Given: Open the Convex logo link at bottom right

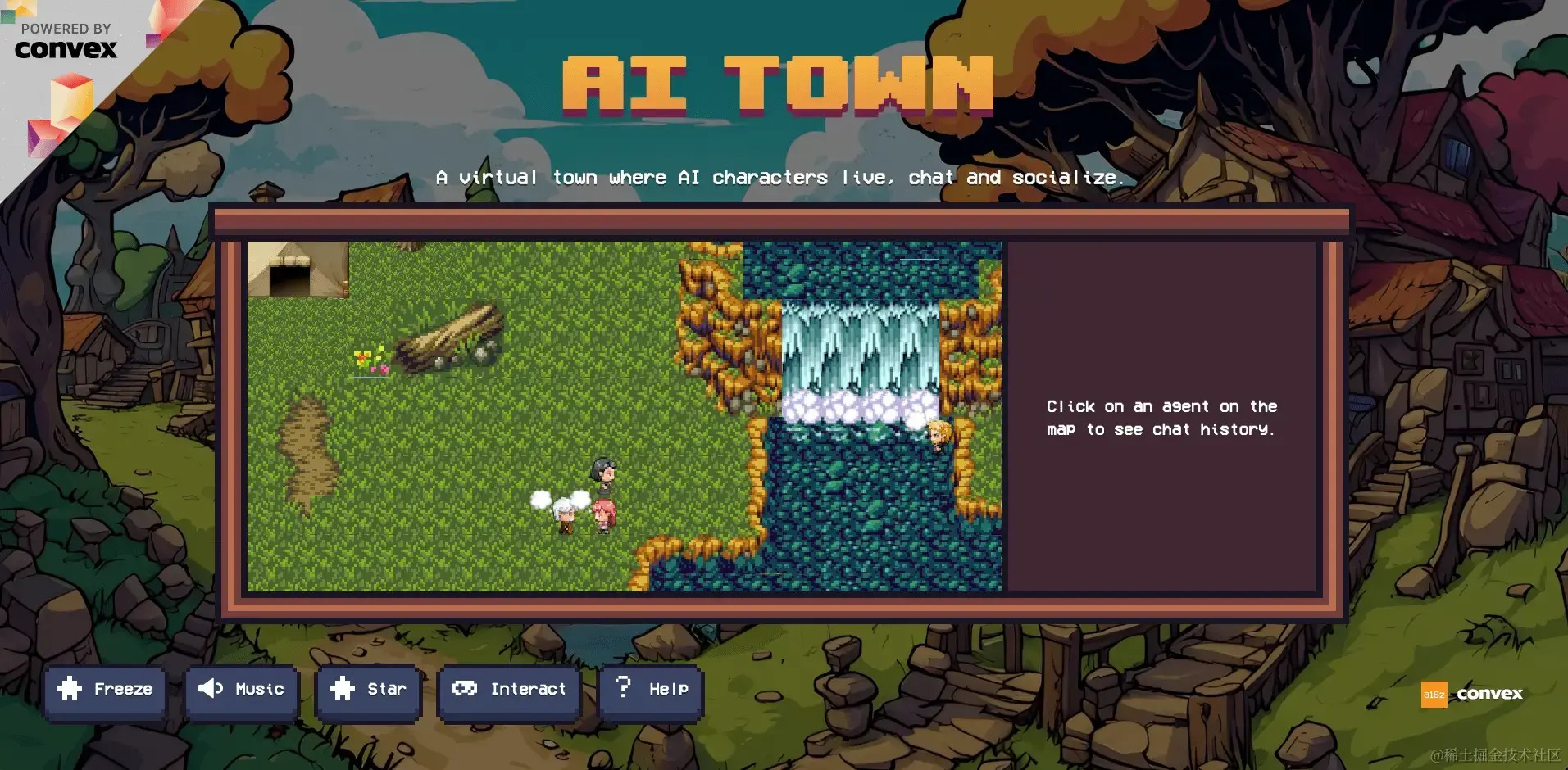Looking at the screenshot, I should 1489,694.
